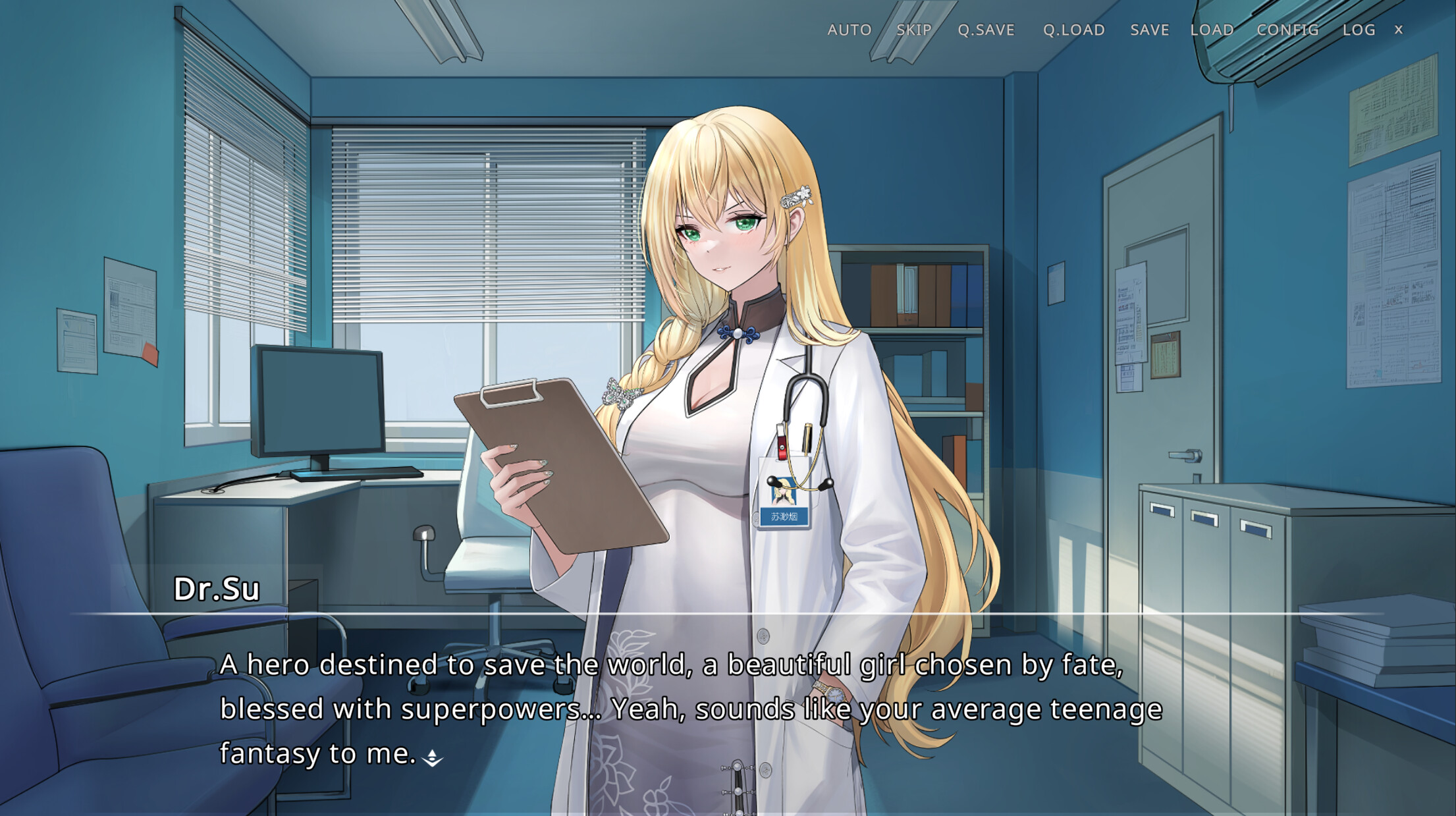Expand the message backlog via LOG
1456x816 pixels.
pyautogui.click(x=1359, y=30)
